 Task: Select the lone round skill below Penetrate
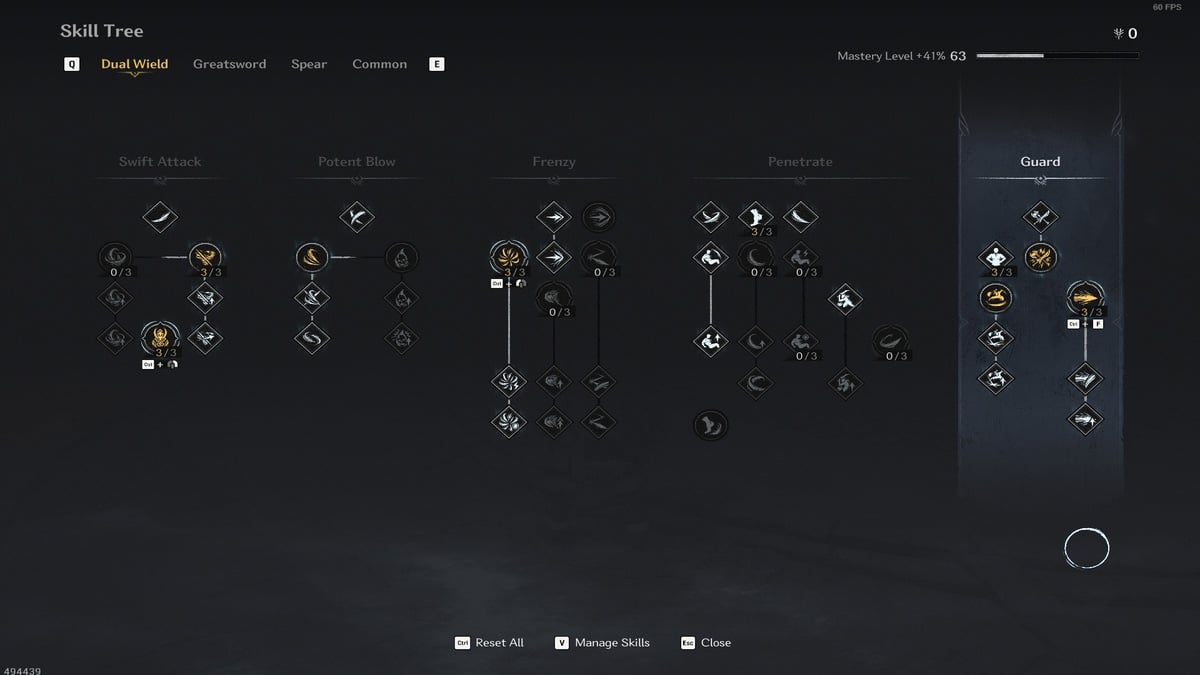click(711, 425)
